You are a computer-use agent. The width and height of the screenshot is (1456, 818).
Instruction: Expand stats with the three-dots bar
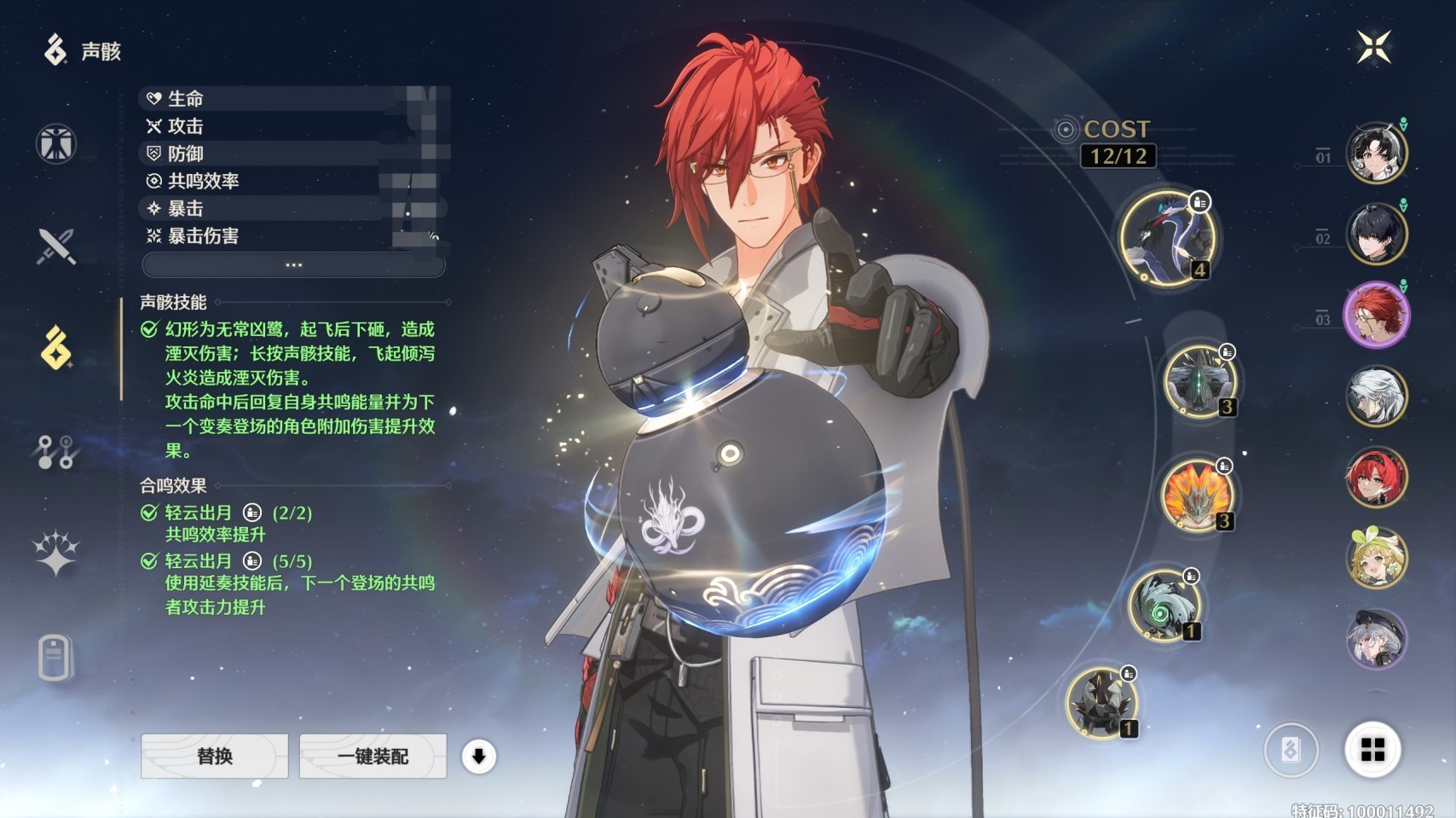(293, 265)
